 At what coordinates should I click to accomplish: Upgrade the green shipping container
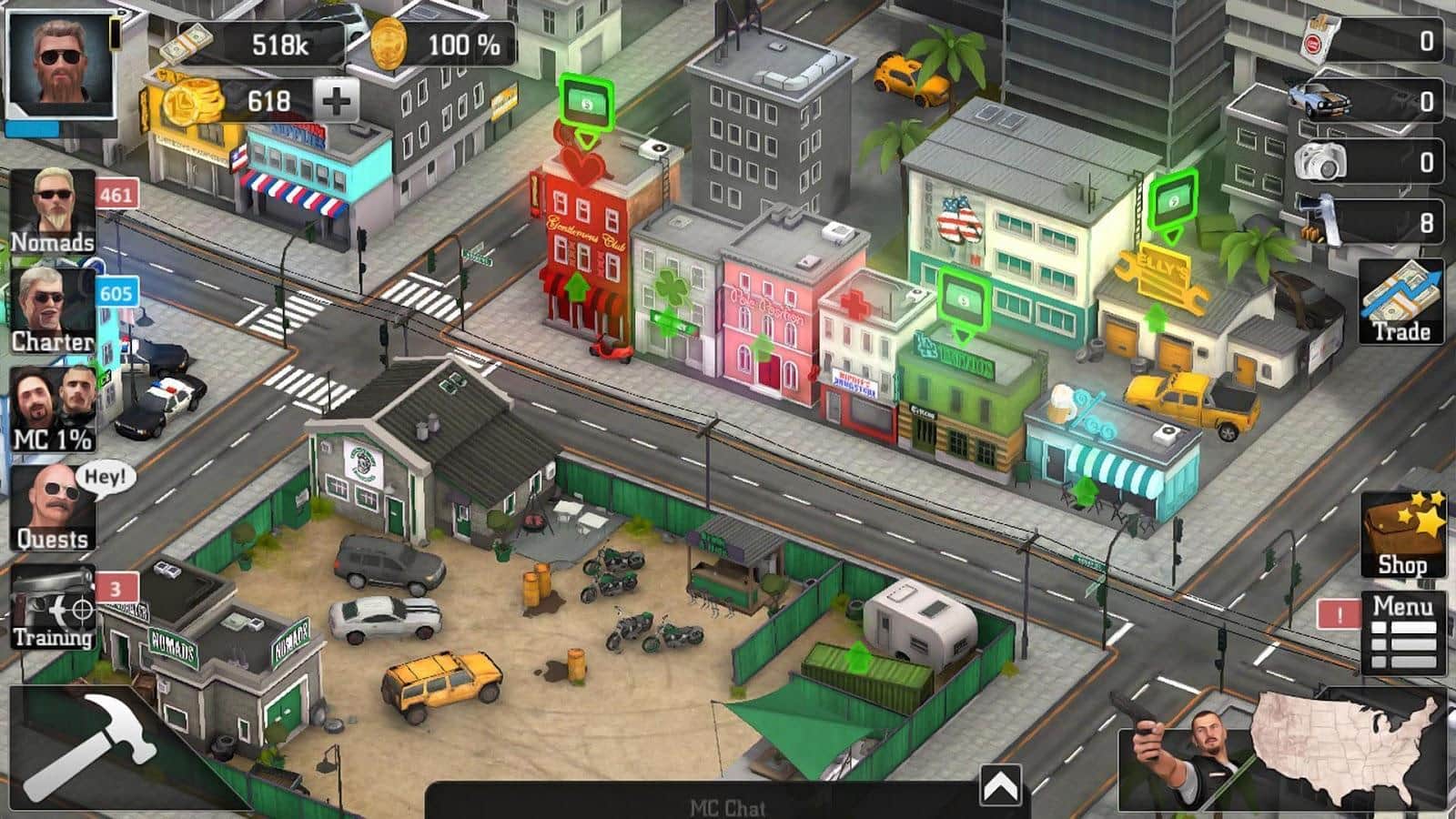coord(857,655)
